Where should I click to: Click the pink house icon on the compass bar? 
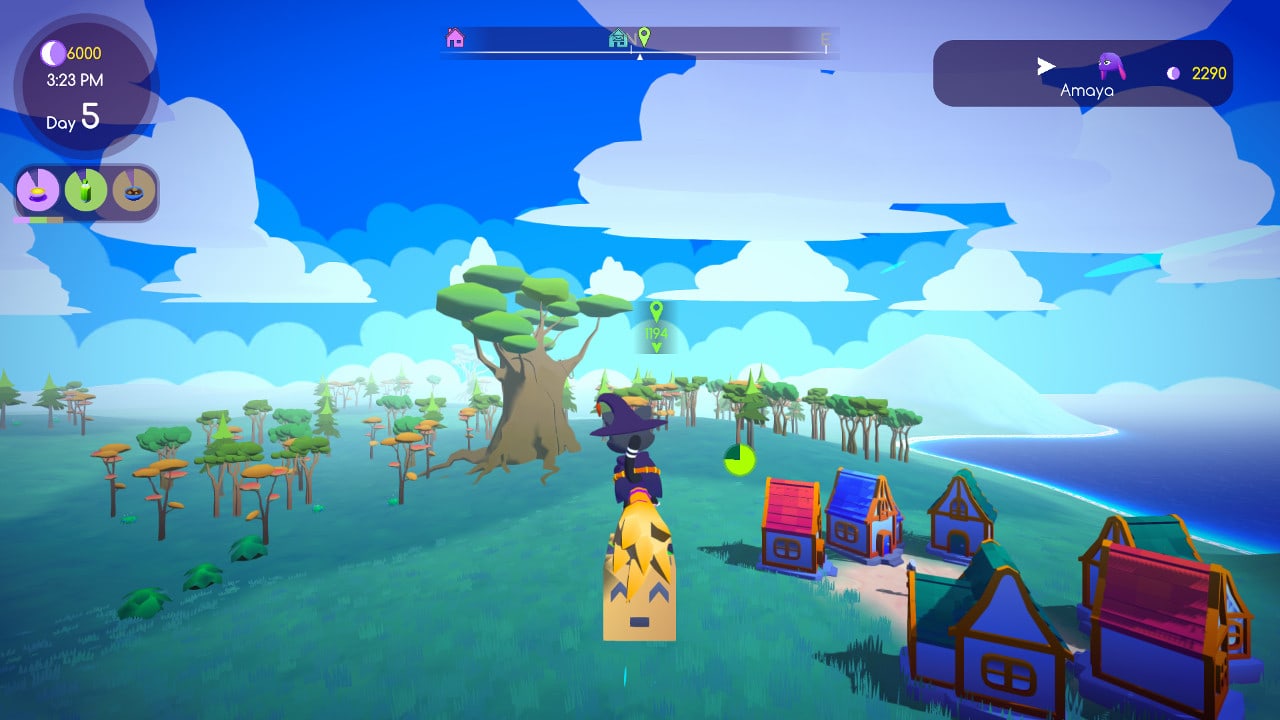pyautogui.click(x=455, y=37)
